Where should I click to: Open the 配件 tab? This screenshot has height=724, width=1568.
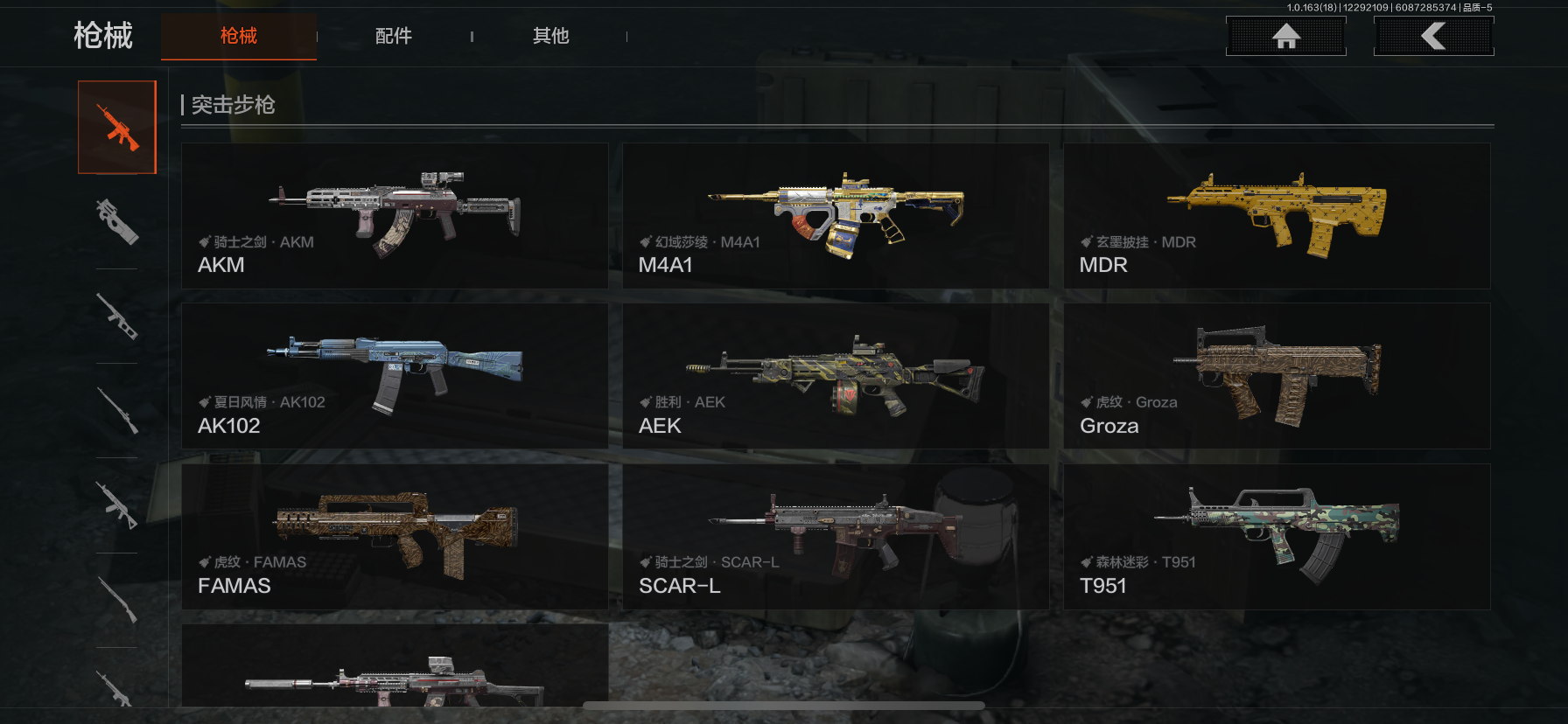(x=394, y=36)
